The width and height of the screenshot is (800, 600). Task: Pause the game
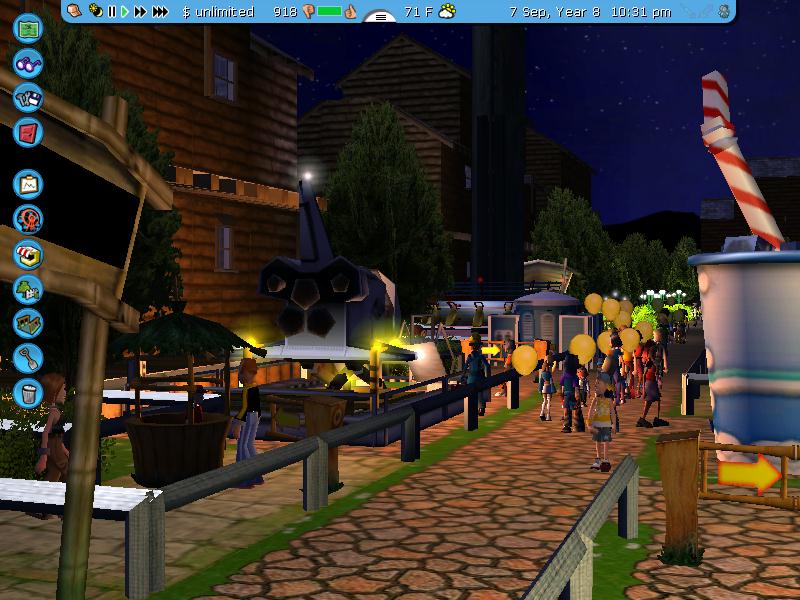click(111, 12)
